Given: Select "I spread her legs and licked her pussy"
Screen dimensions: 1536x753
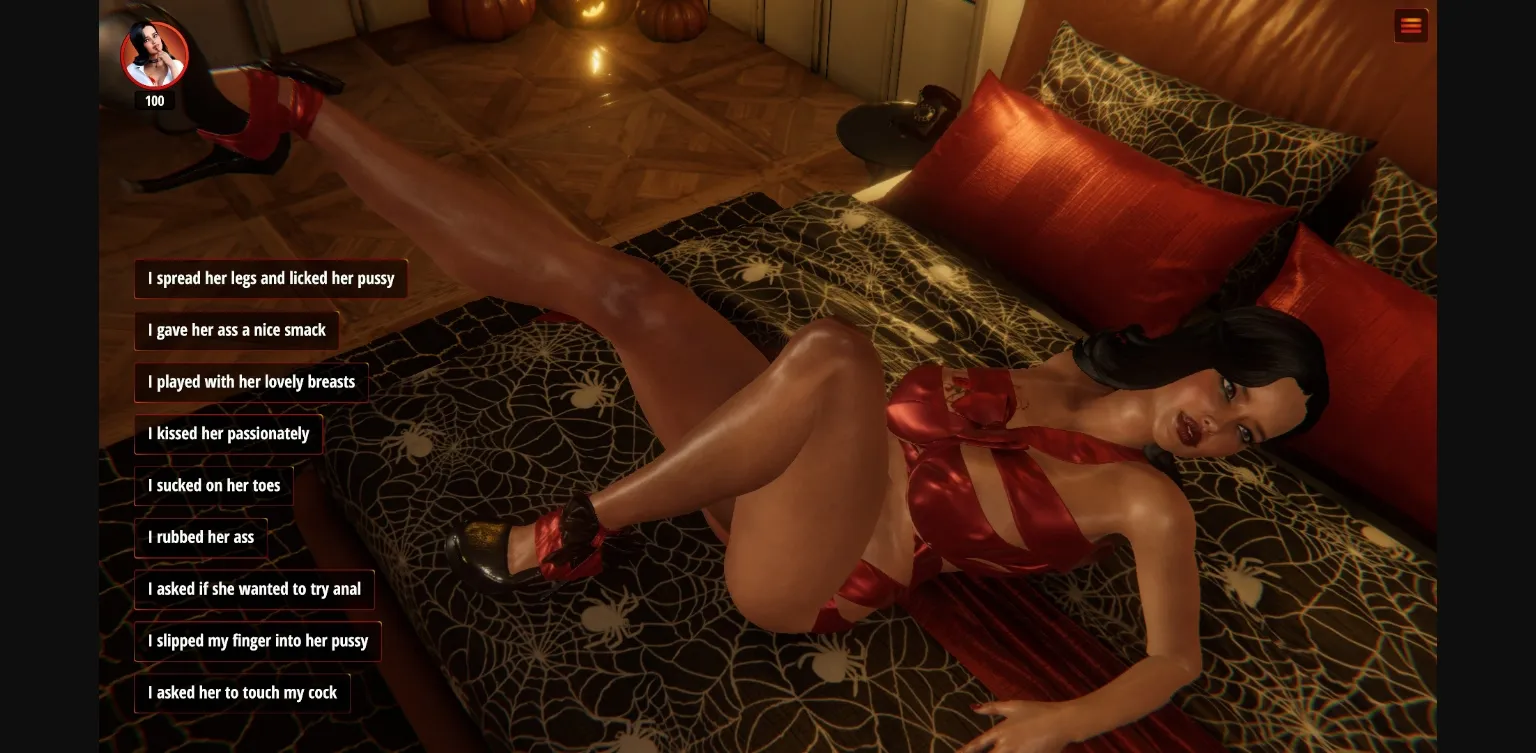Looking at the screenshot, I should pyautogui.click(x=271, y=278).
